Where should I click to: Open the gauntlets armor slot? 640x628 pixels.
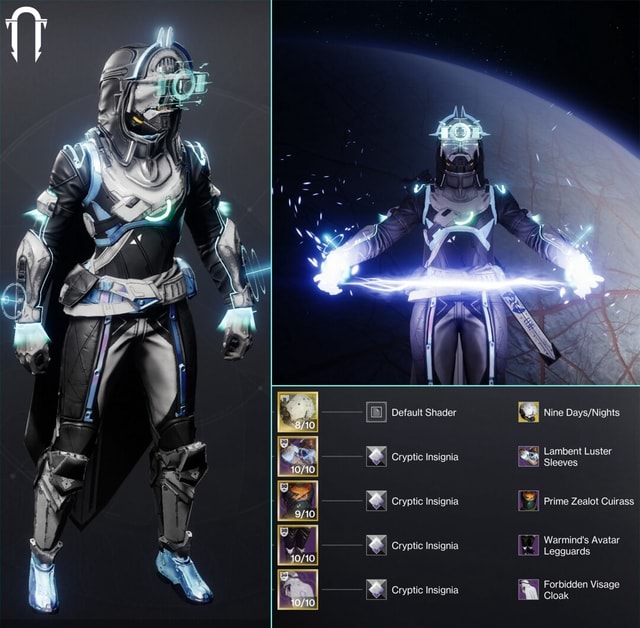coord(298,456)
